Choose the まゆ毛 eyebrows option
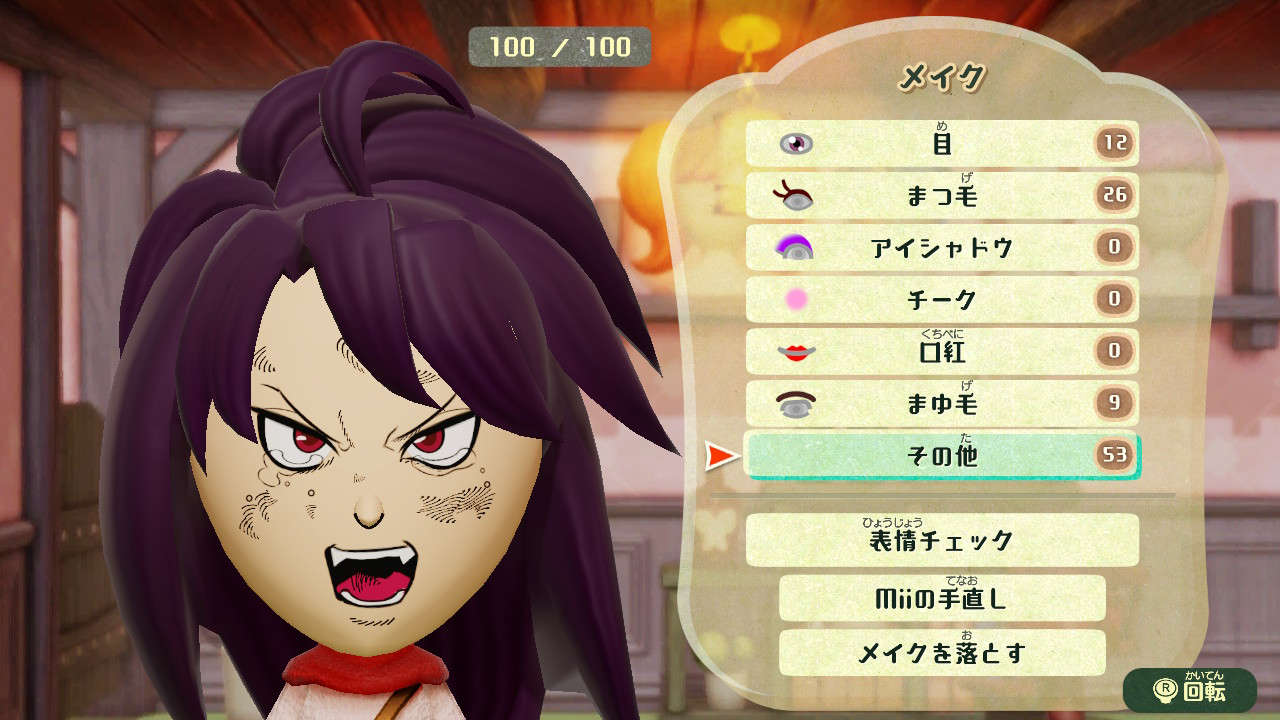Image resolution: width=1280 pixels, height=720 pixels. tap(941, 404)
